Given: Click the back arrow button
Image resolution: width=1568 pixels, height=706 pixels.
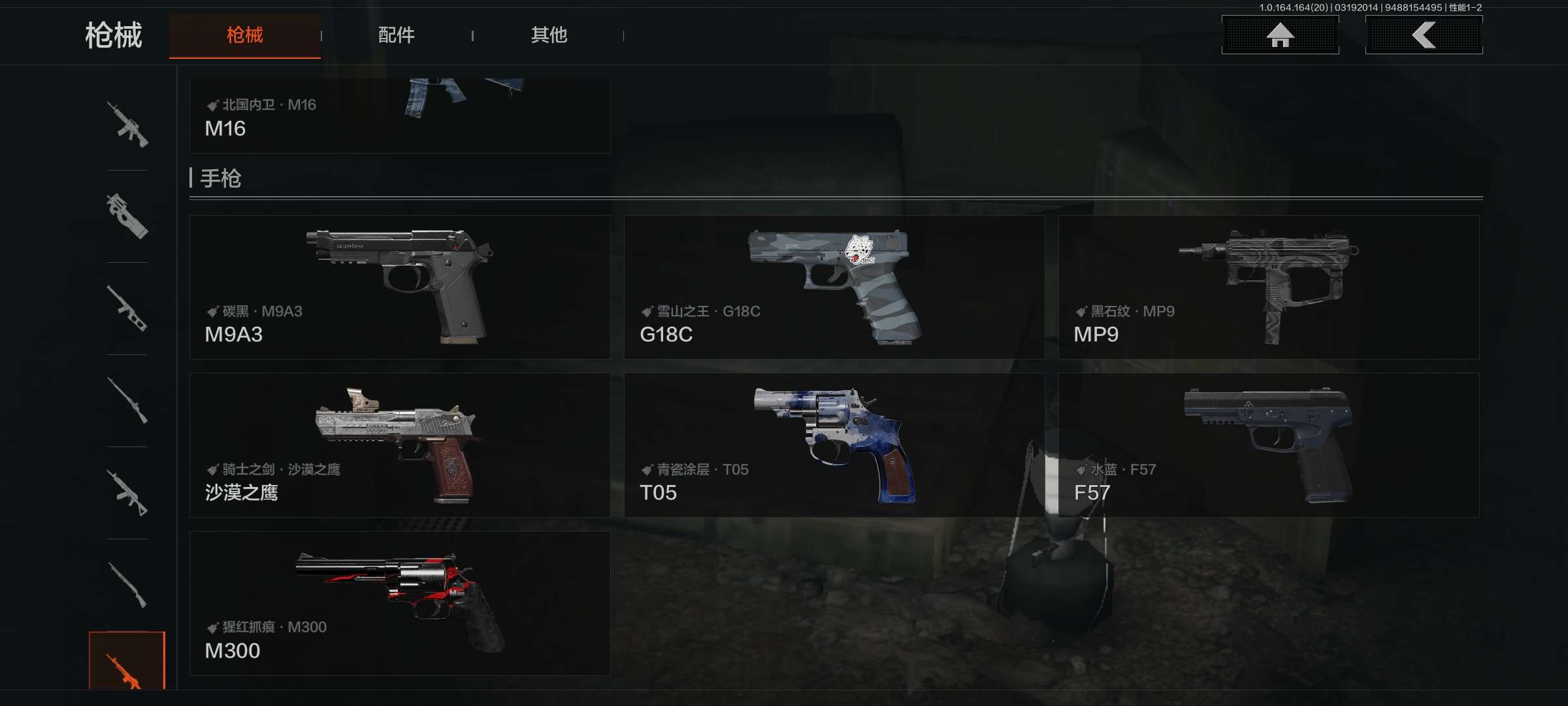Looking at the screenshot, I should [1424, 35].
